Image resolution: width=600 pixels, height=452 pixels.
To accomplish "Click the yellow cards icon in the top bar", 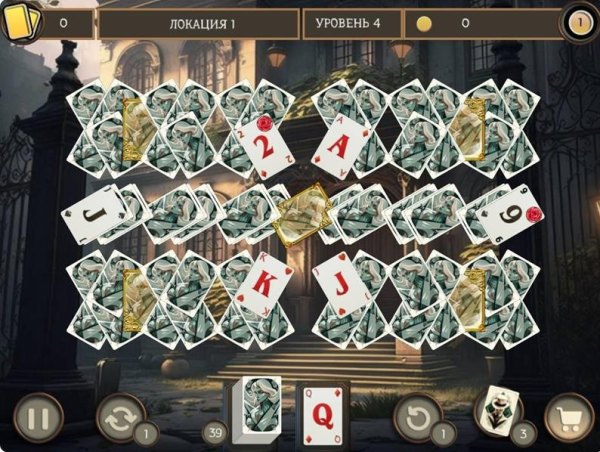I will [21, 21].
